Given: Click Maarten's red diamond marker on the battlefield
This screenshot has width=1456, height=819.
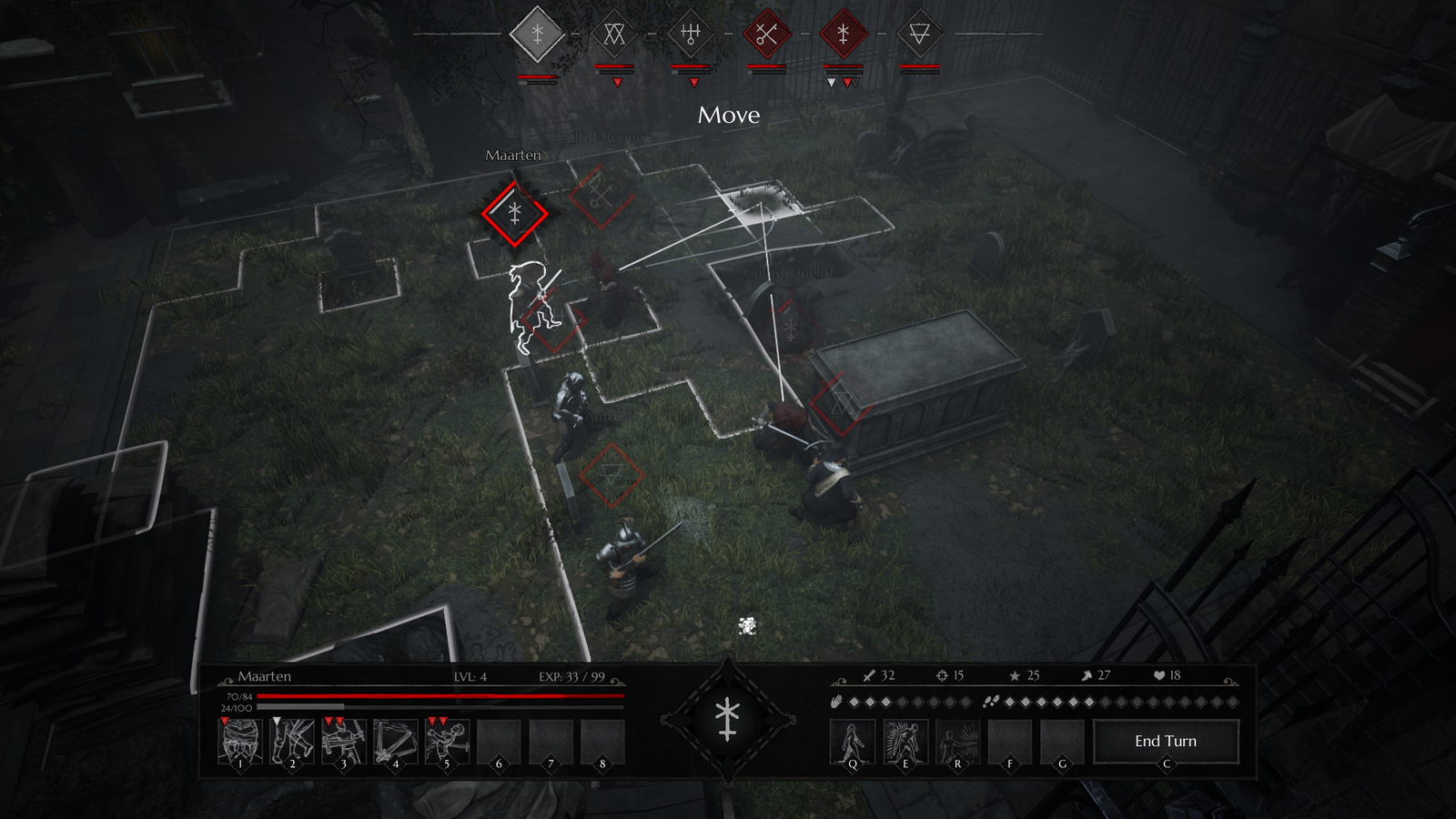Looking at the screenshot, I should (x=515, y=214).
